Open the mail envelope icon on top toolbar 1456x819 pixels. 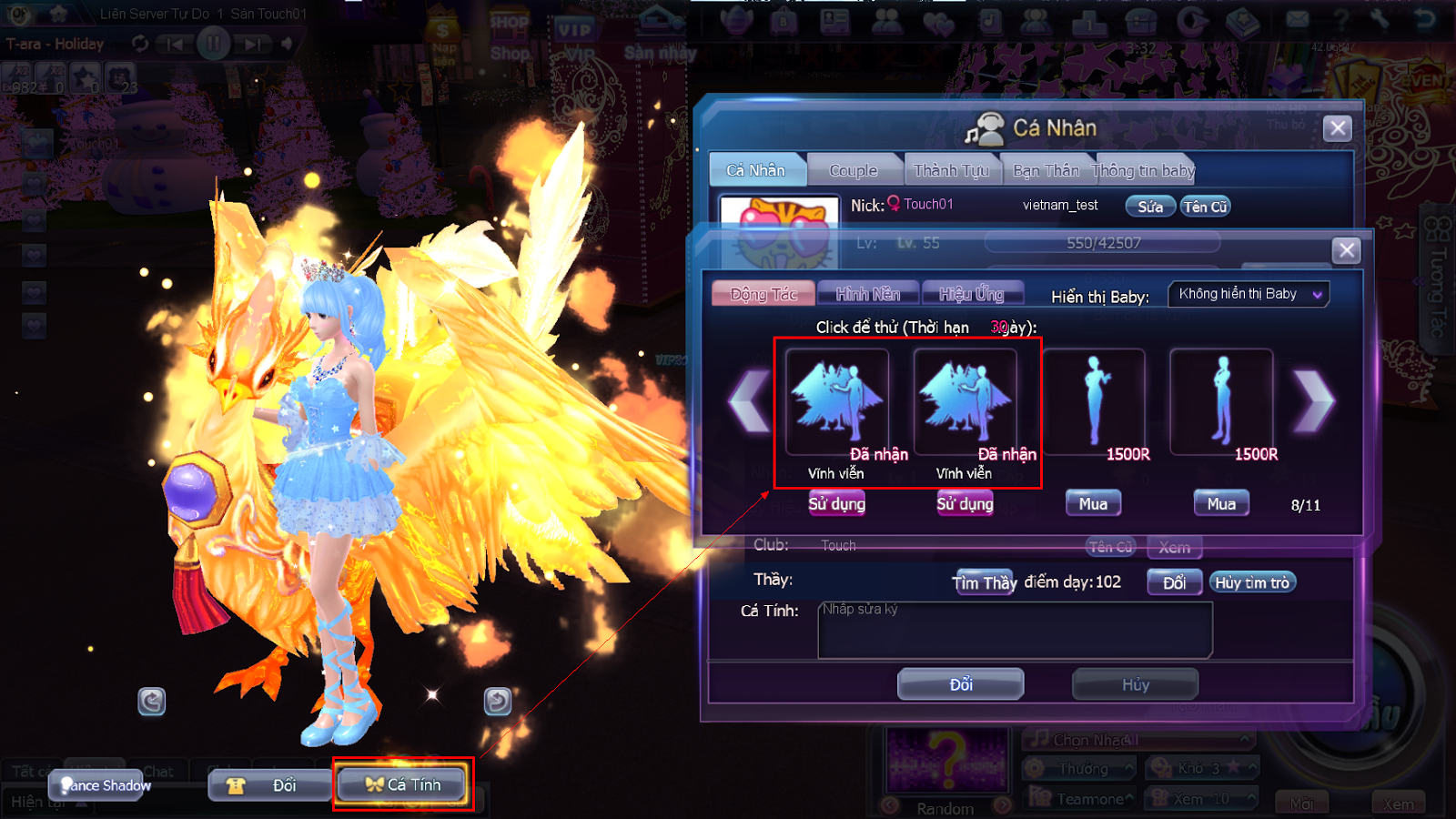click(1299, 21)
